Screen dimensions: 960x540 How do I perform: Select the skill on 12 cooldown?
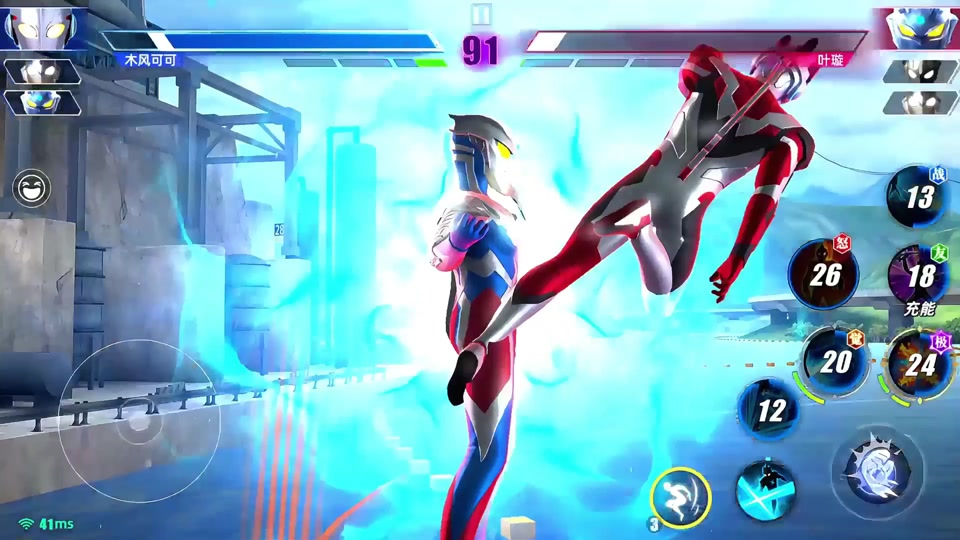tap(770, 409)
